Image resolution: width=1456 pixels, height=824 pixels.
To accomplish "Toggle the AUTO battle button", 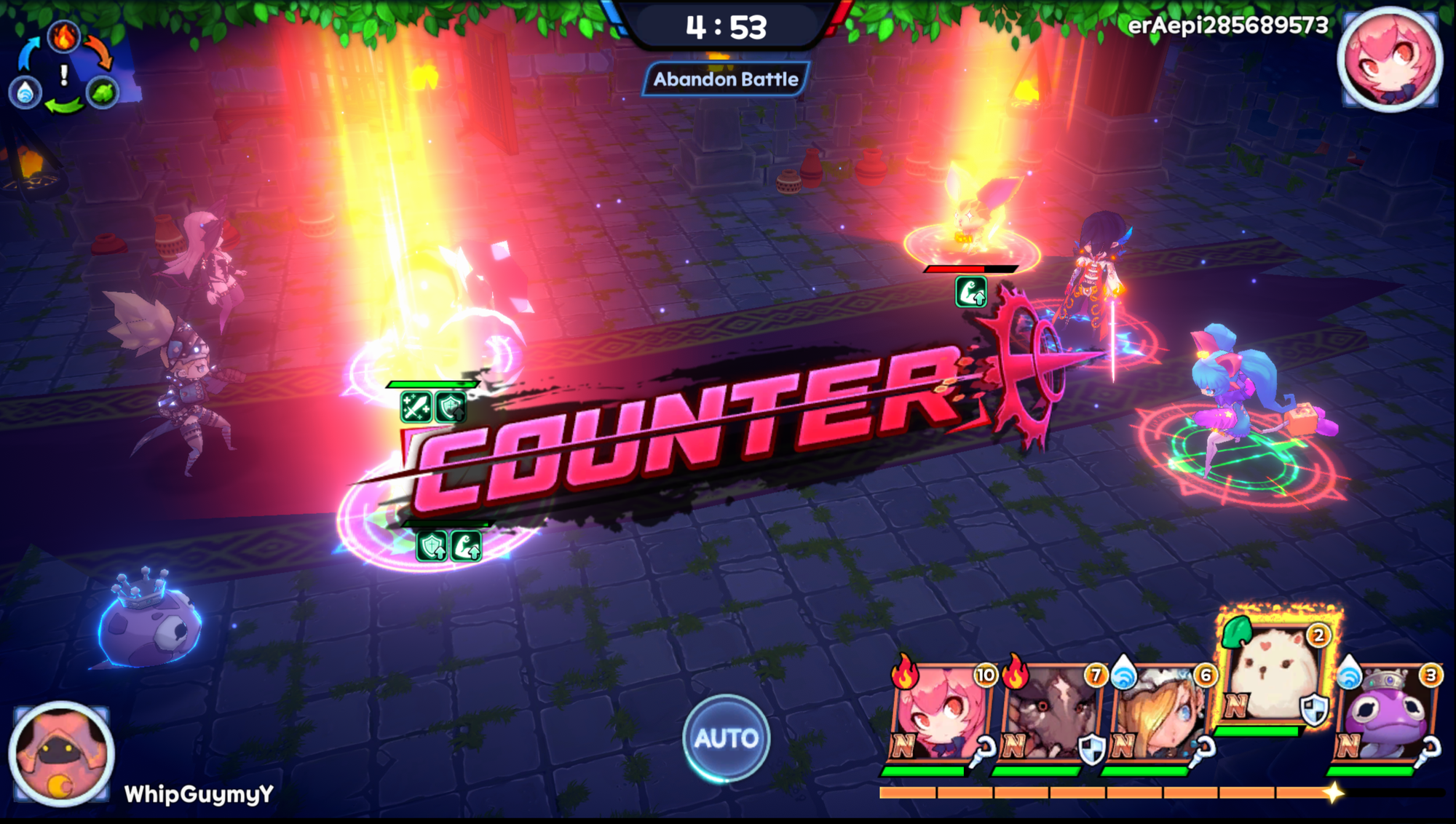I will [x=726, y=738].
